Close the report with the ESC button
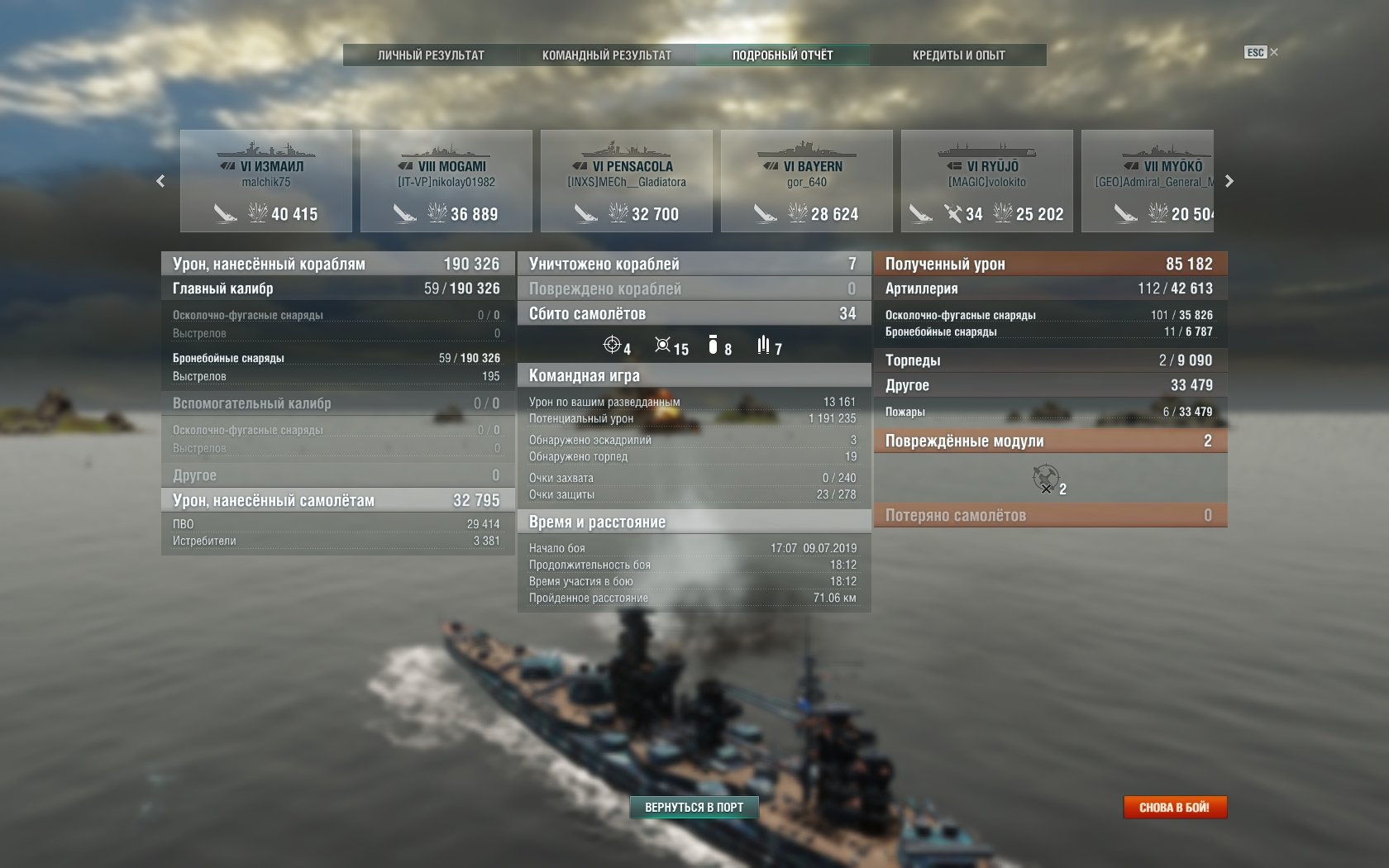Image resolution: width=1389 pixels, height=868 pixels. pyautogui.click(x=1260, y=52)
